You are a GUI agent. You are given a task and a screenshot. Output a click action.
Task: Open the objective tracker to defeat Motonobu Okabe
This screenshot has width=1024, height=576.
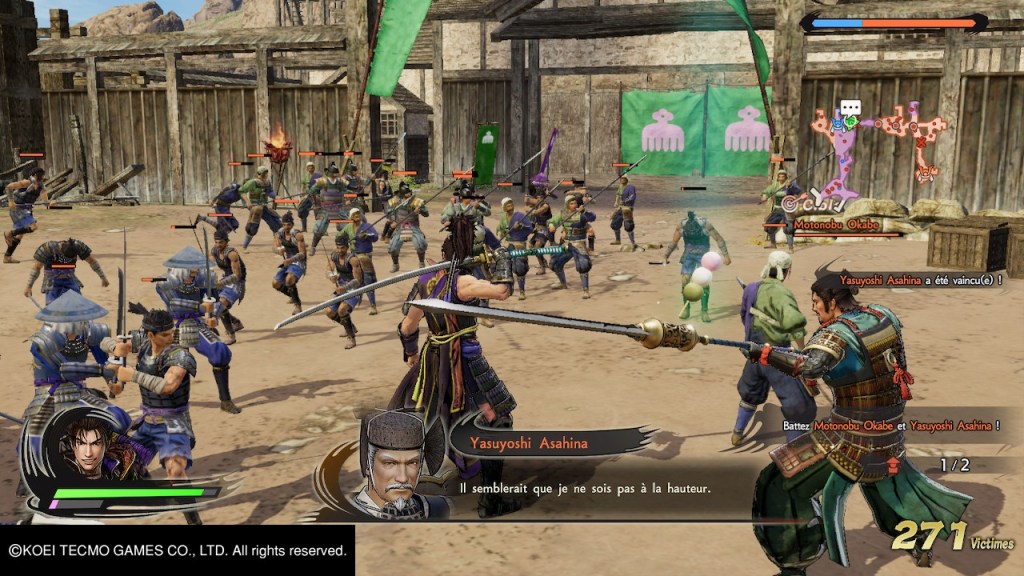890,425
